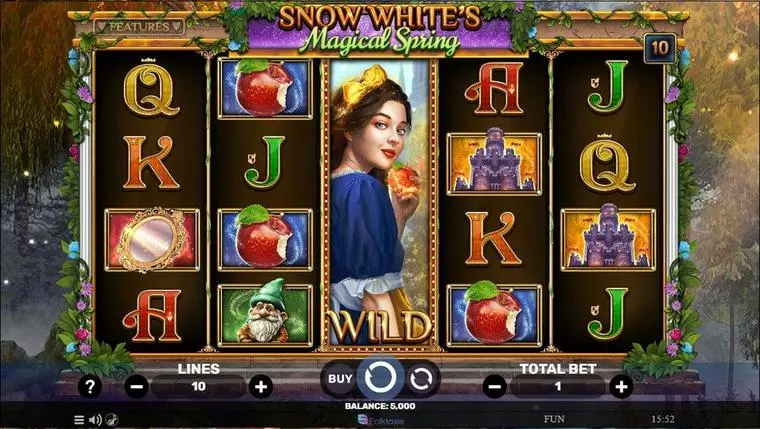Screen dimensions: 760x429
Task: Open the hamburger menu
Action: coord(80,419)
